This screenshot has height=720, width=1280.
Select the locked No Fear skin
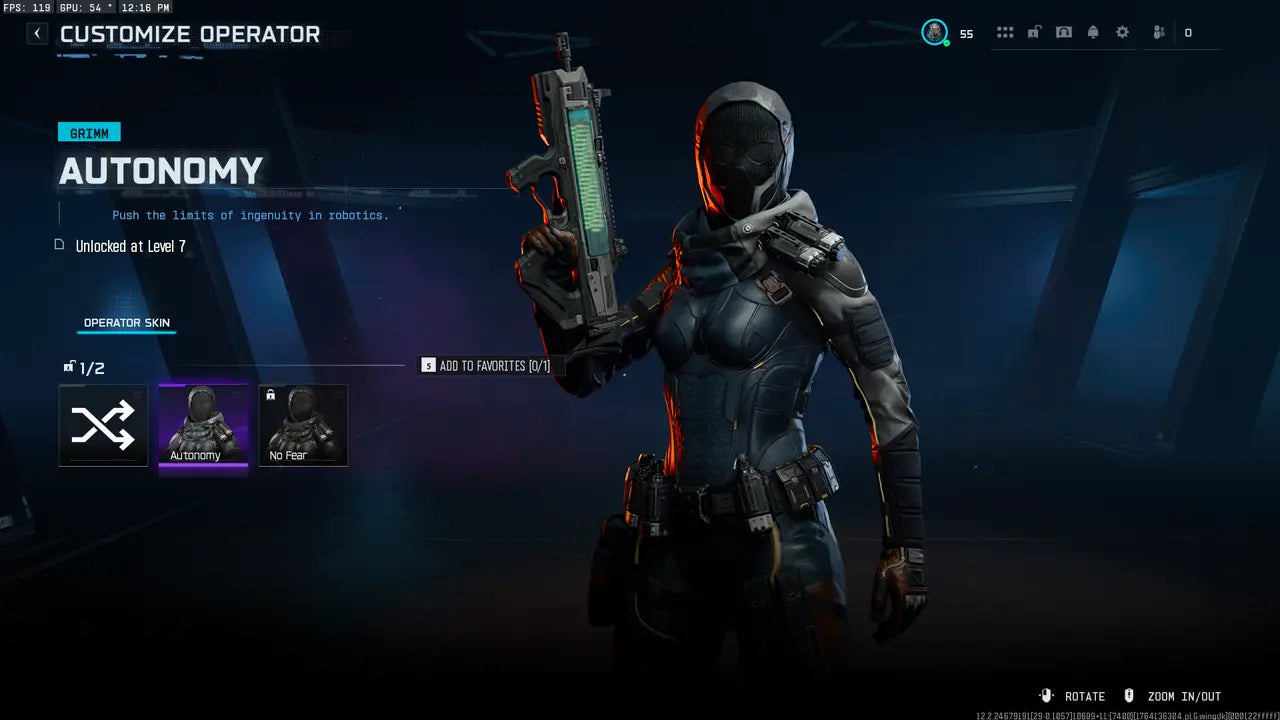303,425
